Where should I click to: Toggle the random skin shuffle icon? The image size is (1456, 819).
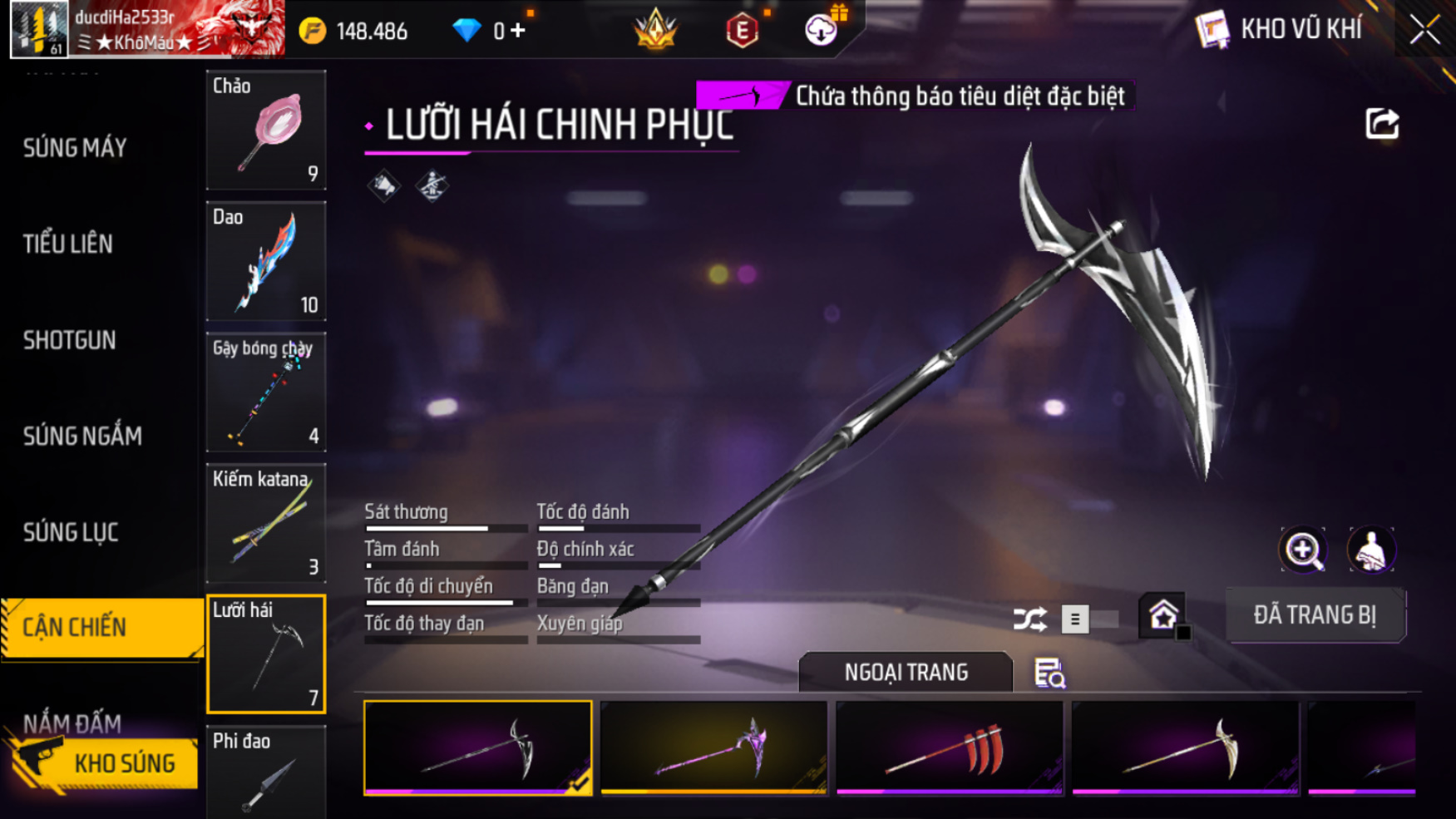(1029, 619)
